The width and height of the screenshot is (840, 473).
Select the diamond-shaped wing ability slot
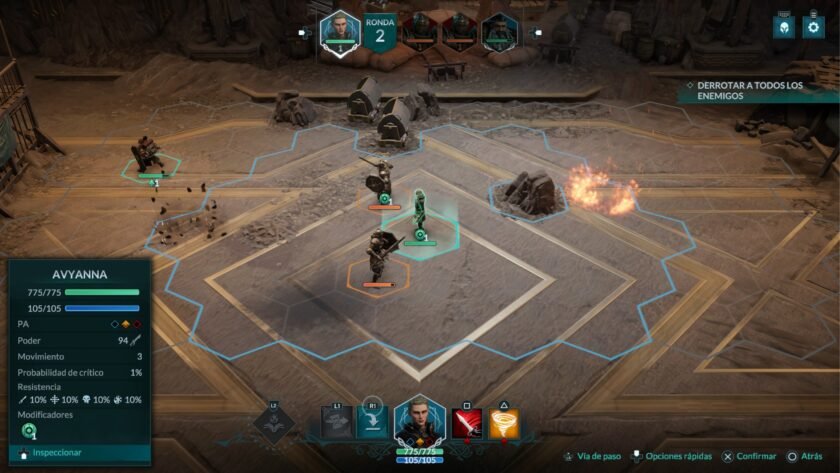(274, 422)
